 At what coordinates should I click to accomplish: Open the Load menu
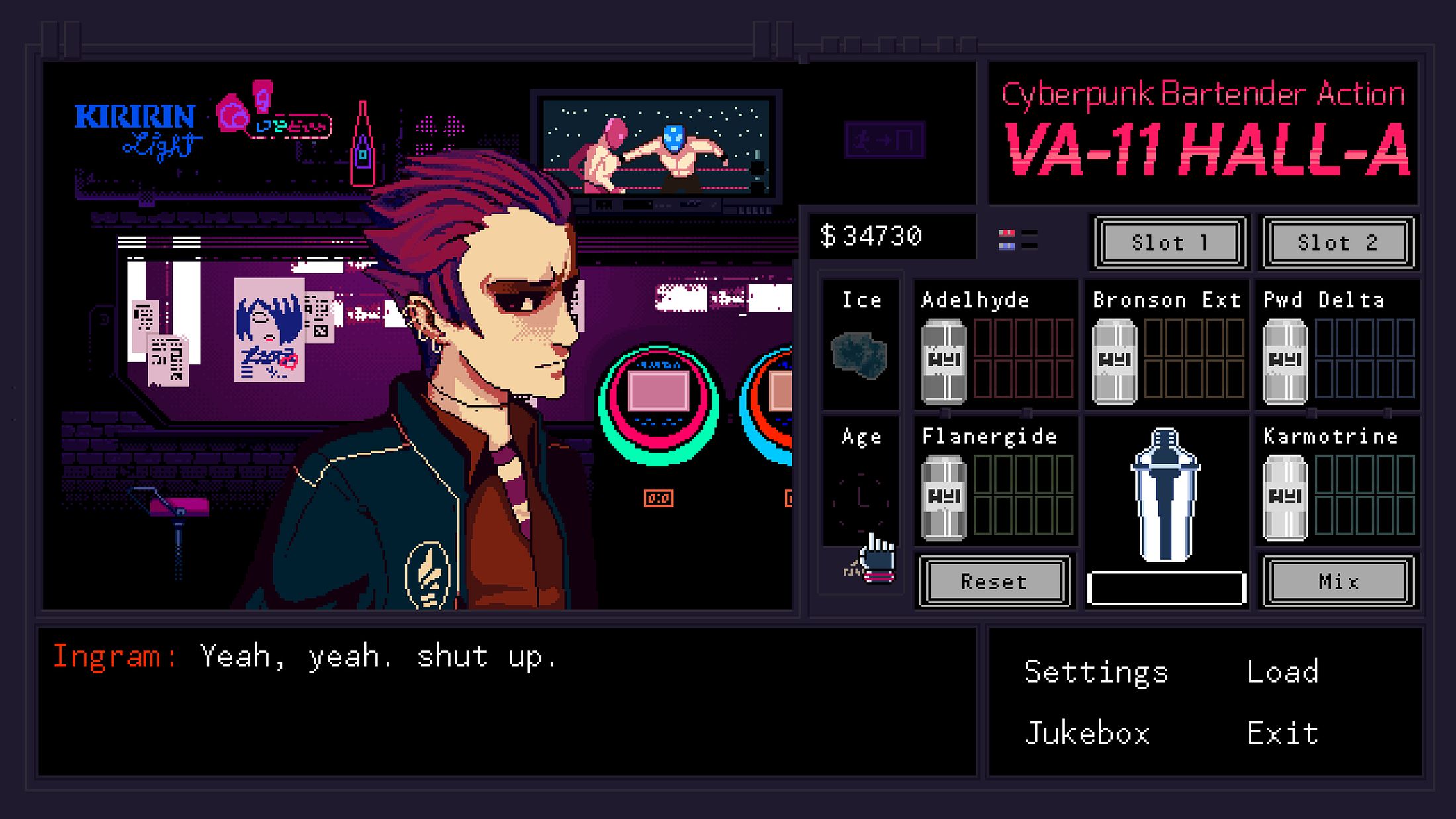coord(1283,672)
